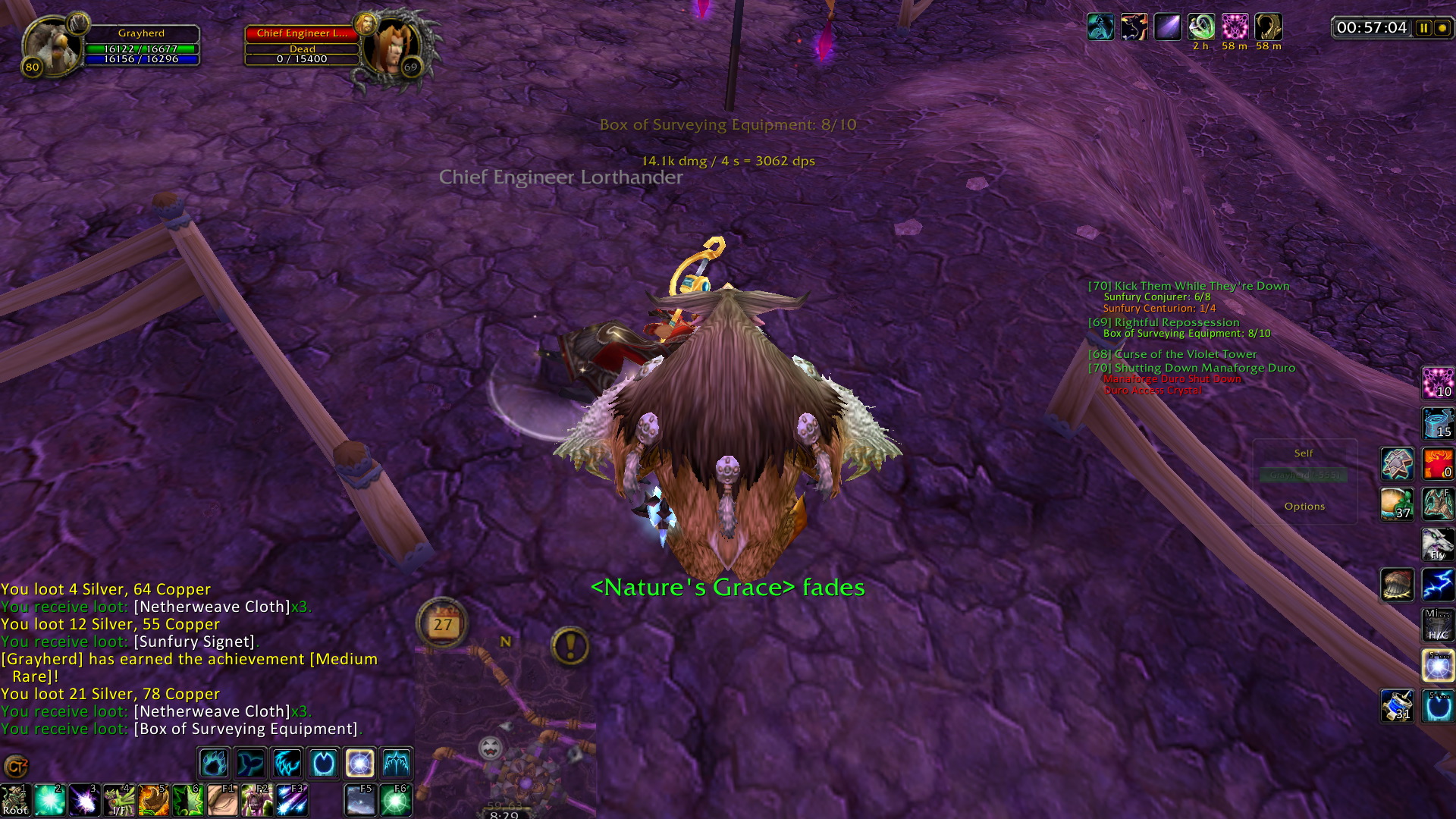Click the yellow exclamation tracking button
This screenshot has width=1456, height=819.
pyautogui.click(x=570, y=647)
